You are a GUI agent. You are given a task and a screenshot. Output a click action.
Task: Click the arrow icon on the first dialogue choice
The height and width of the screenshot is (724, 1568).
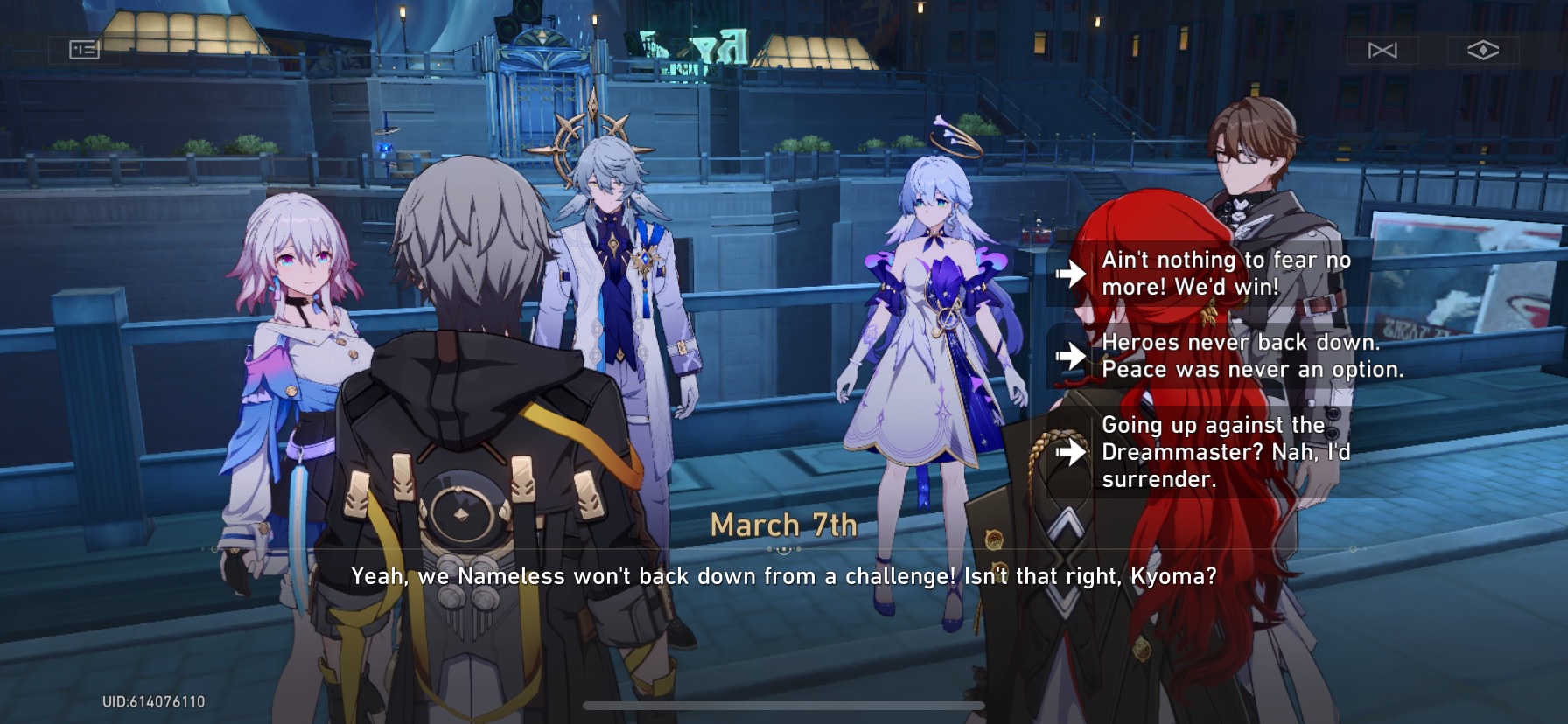click(1072, 272)
